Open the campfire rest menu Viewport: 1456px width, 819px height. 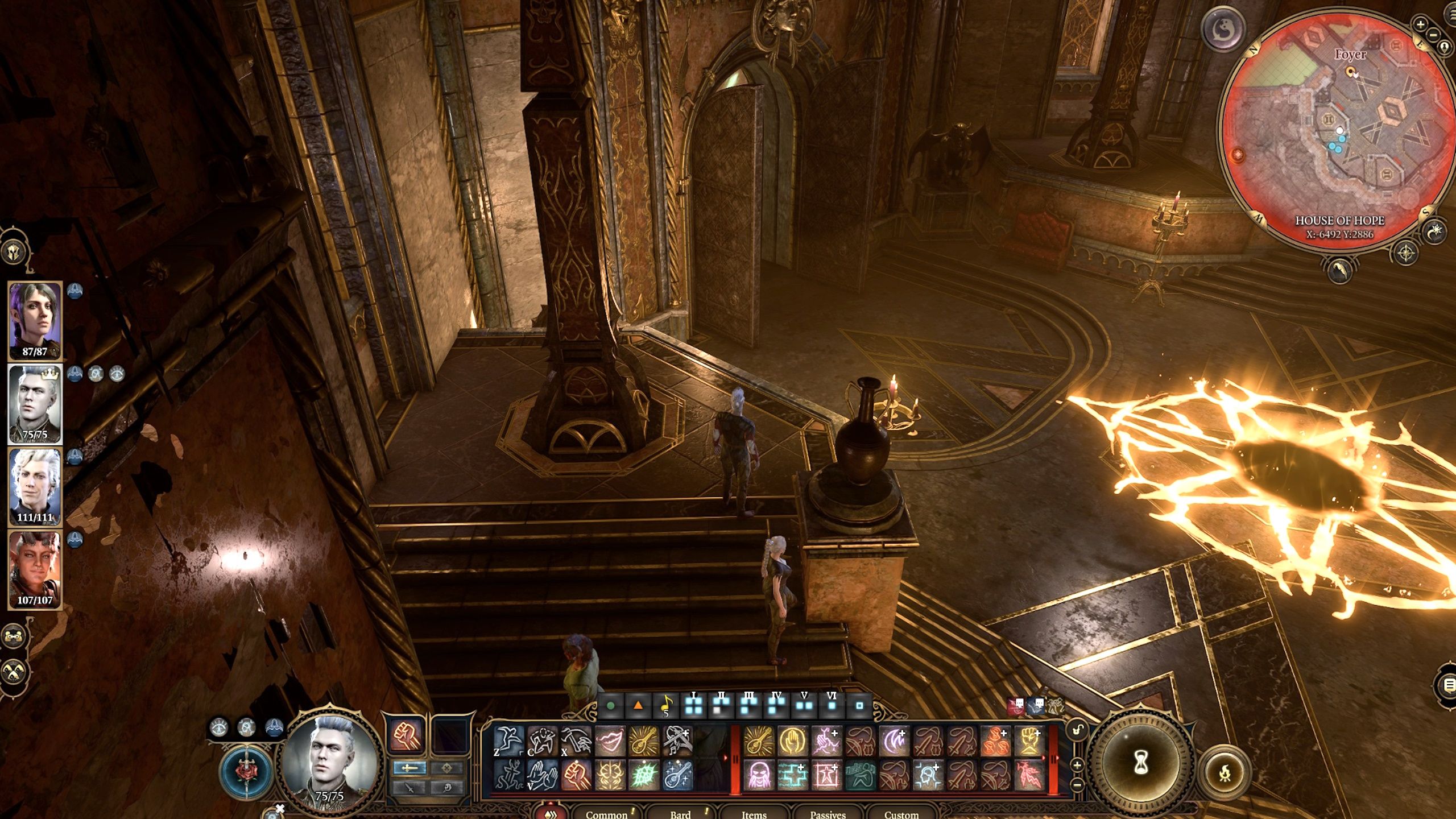click(x=1225, y=773)
